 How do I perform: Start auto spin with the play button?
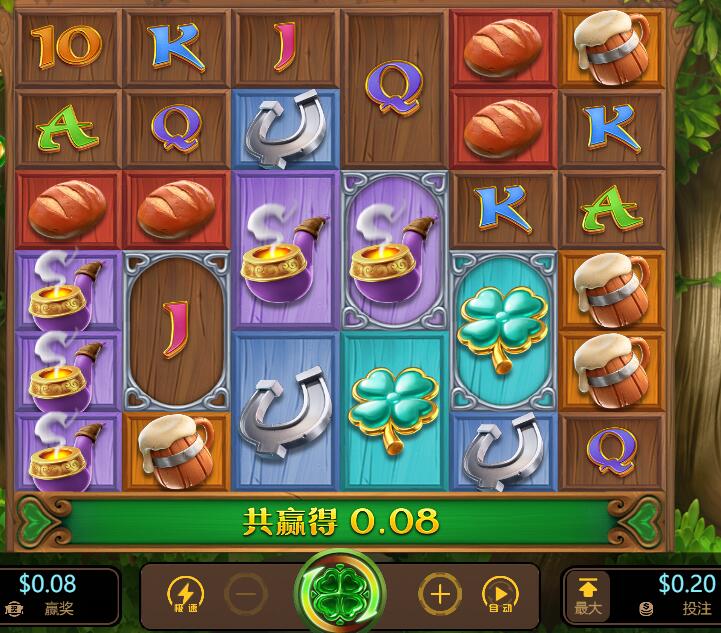tap(500, 595)
